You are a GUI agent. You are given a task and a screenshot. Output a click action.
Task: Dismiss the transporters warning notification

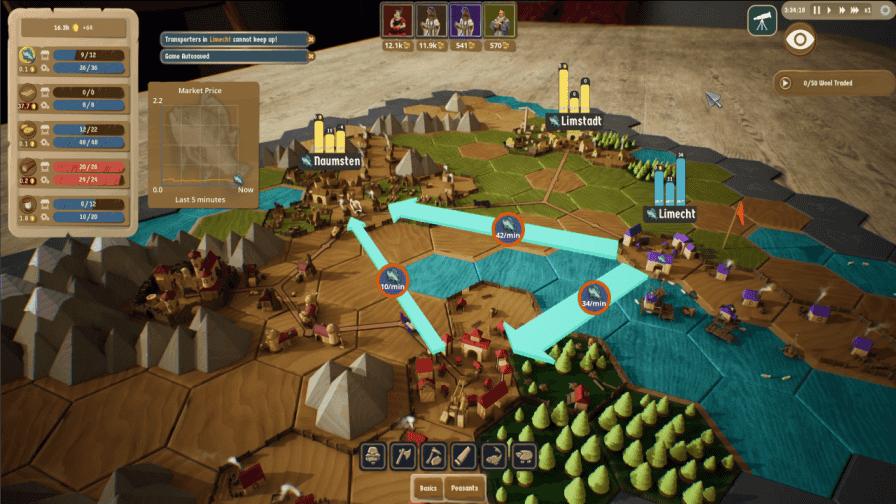pos(311,39)
